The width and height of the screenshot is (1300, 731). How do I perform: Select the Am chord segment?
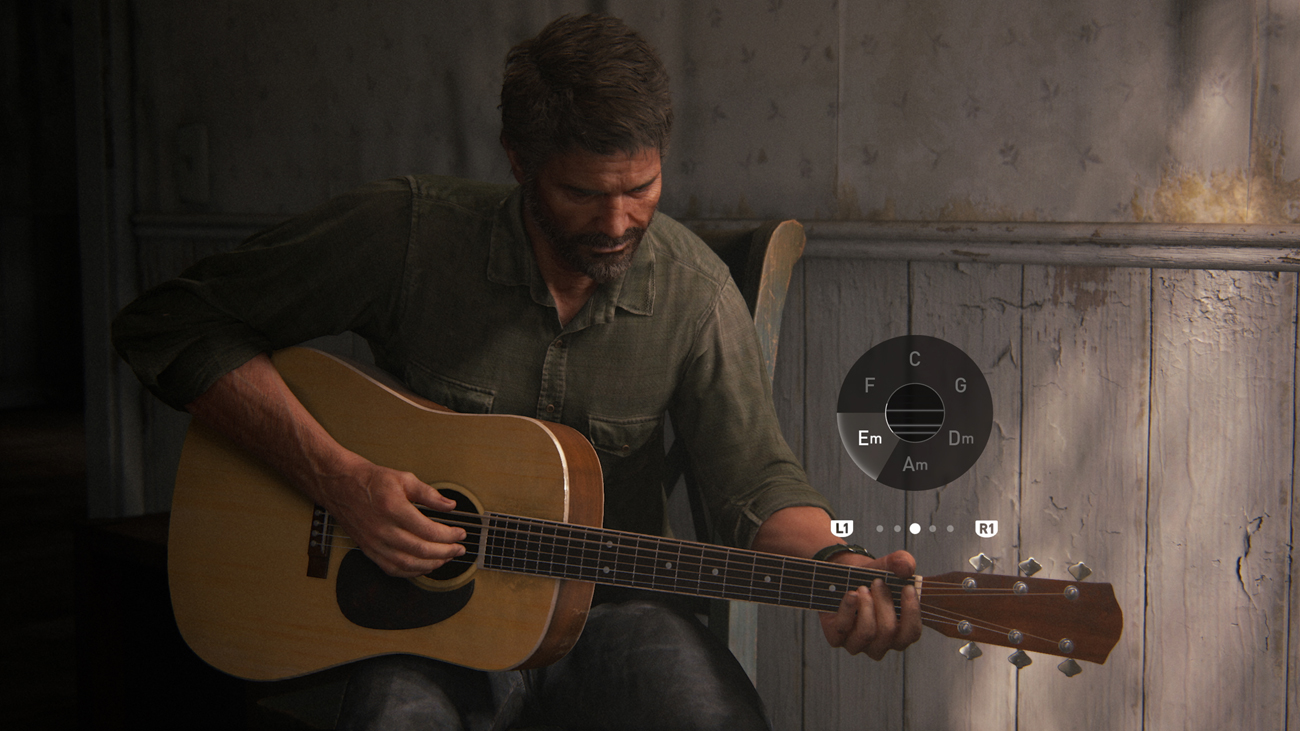914,463
